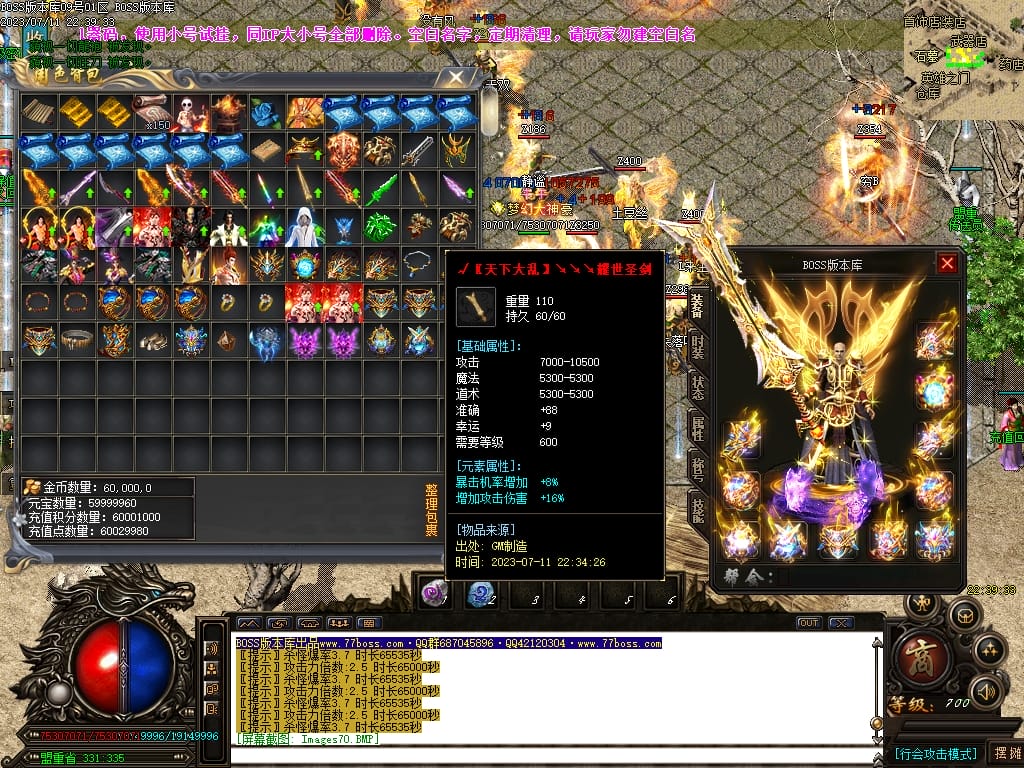This screenshot has width=1024, height=768.
Task: Select the skeleton figure item in bag
Action: (191, 112)
